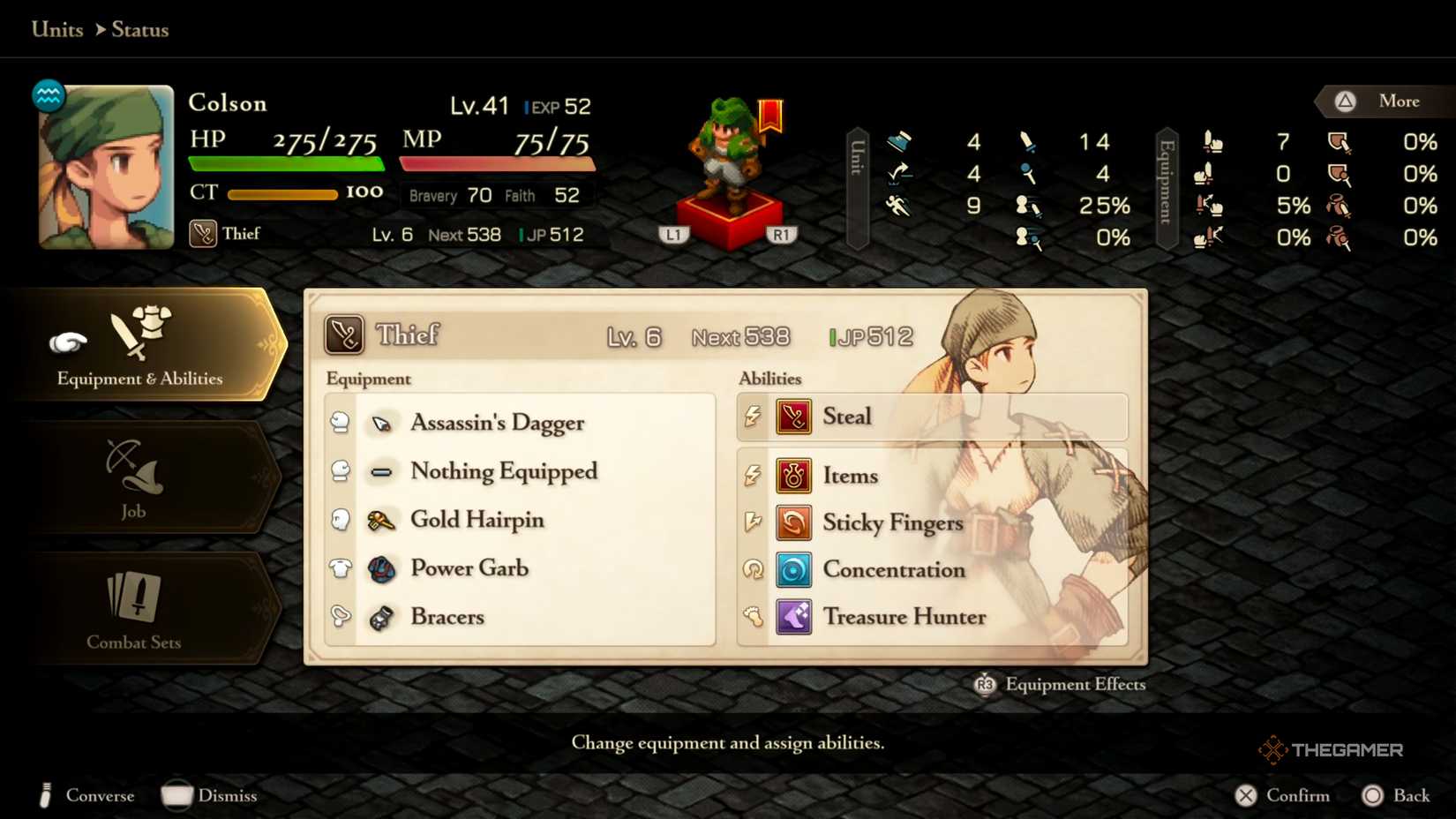Select the Assassin's Dagger weapon icon
The height and width of the screenshot is (819, 1456).
click(x=380, y=422)
